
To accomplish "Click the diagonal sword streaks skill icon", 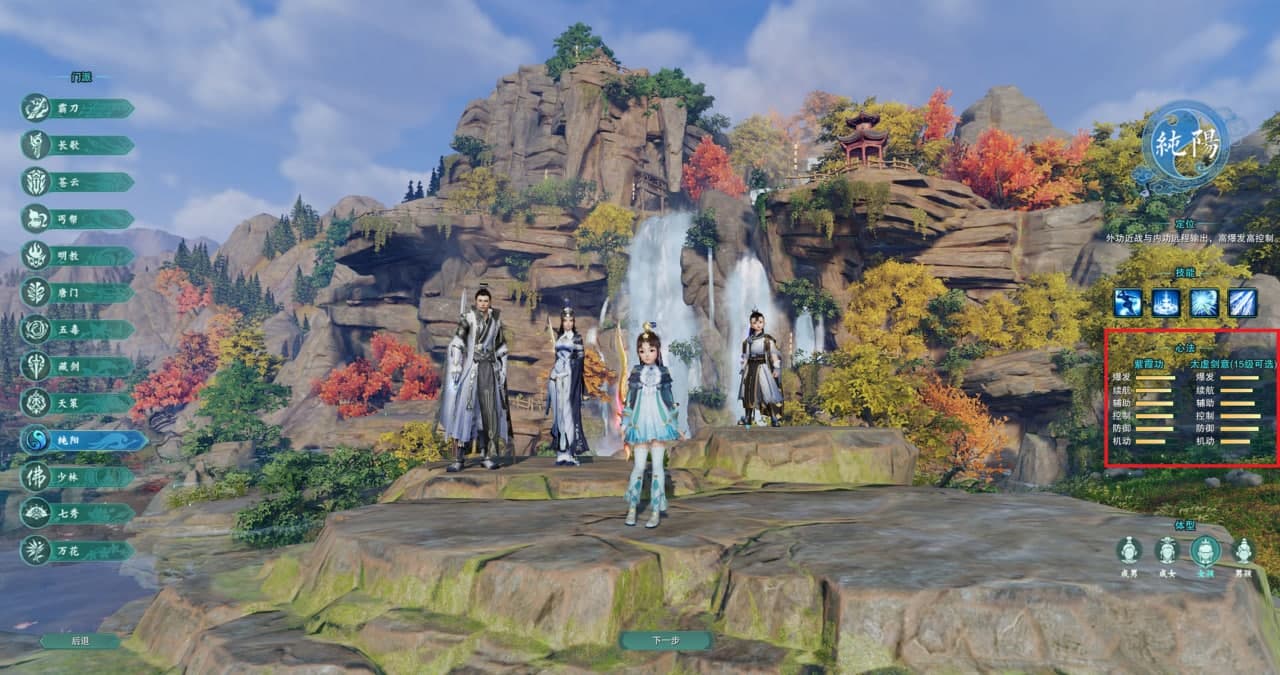I will [1243, 302].
